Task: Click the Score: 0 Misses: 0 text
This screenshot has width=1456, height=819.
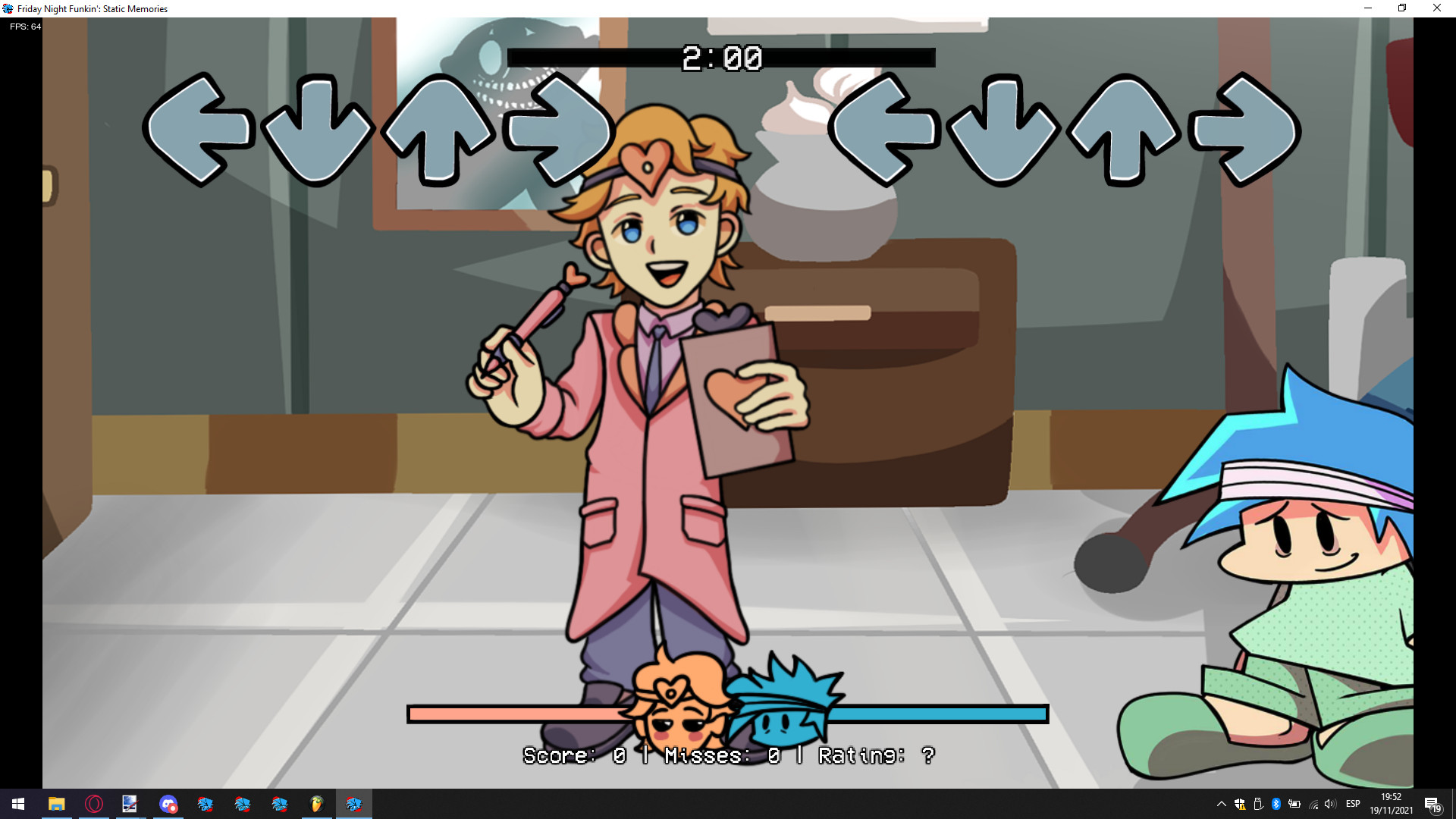Action: click(728, 755)
